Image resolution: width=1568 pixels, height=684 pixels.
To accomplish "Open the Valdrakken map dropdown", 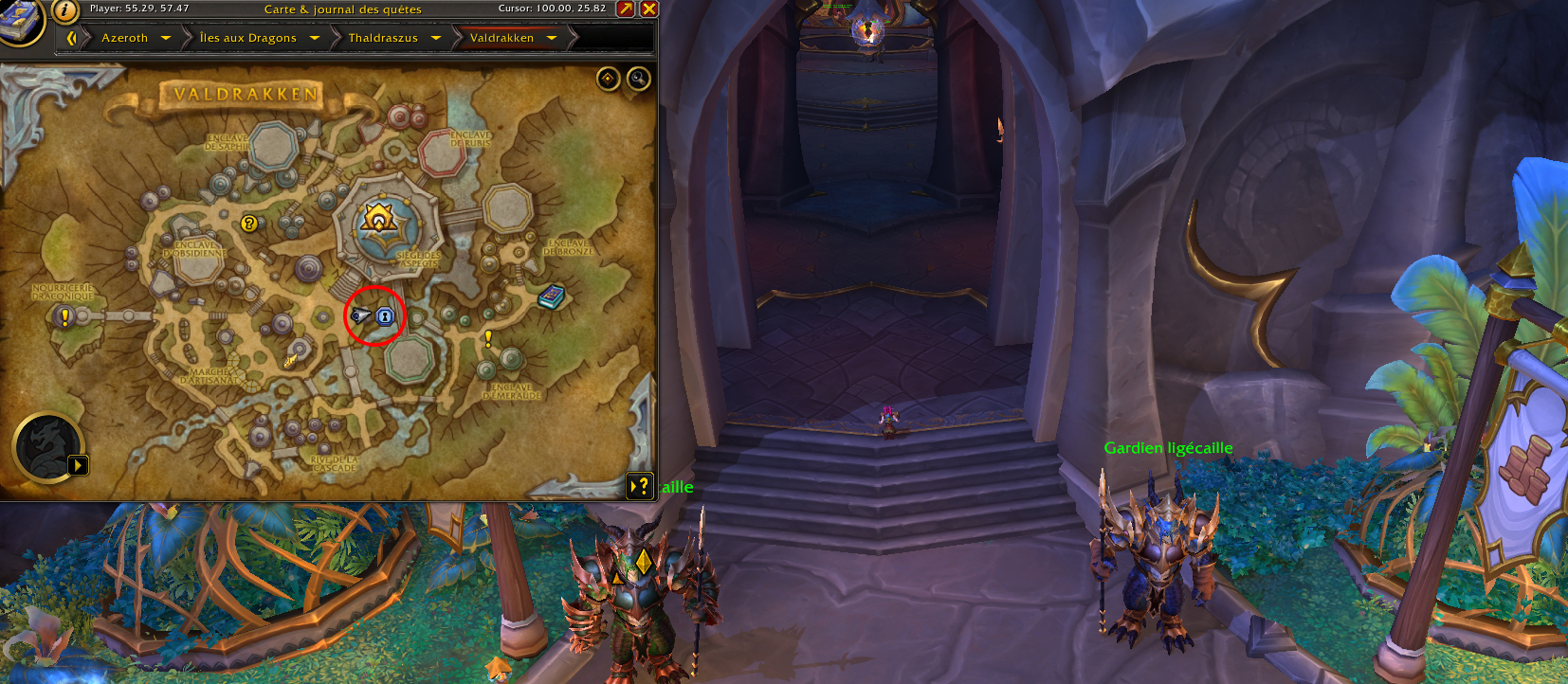I will tap(552, 38).
